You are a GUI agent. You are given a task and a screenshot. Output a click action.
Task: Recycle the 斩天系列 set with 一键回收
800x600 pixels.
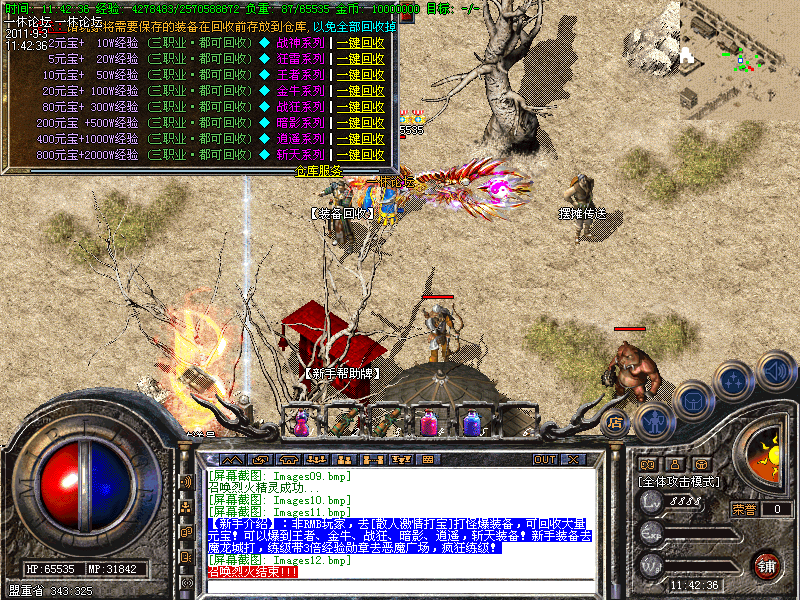tap(361, 155)
